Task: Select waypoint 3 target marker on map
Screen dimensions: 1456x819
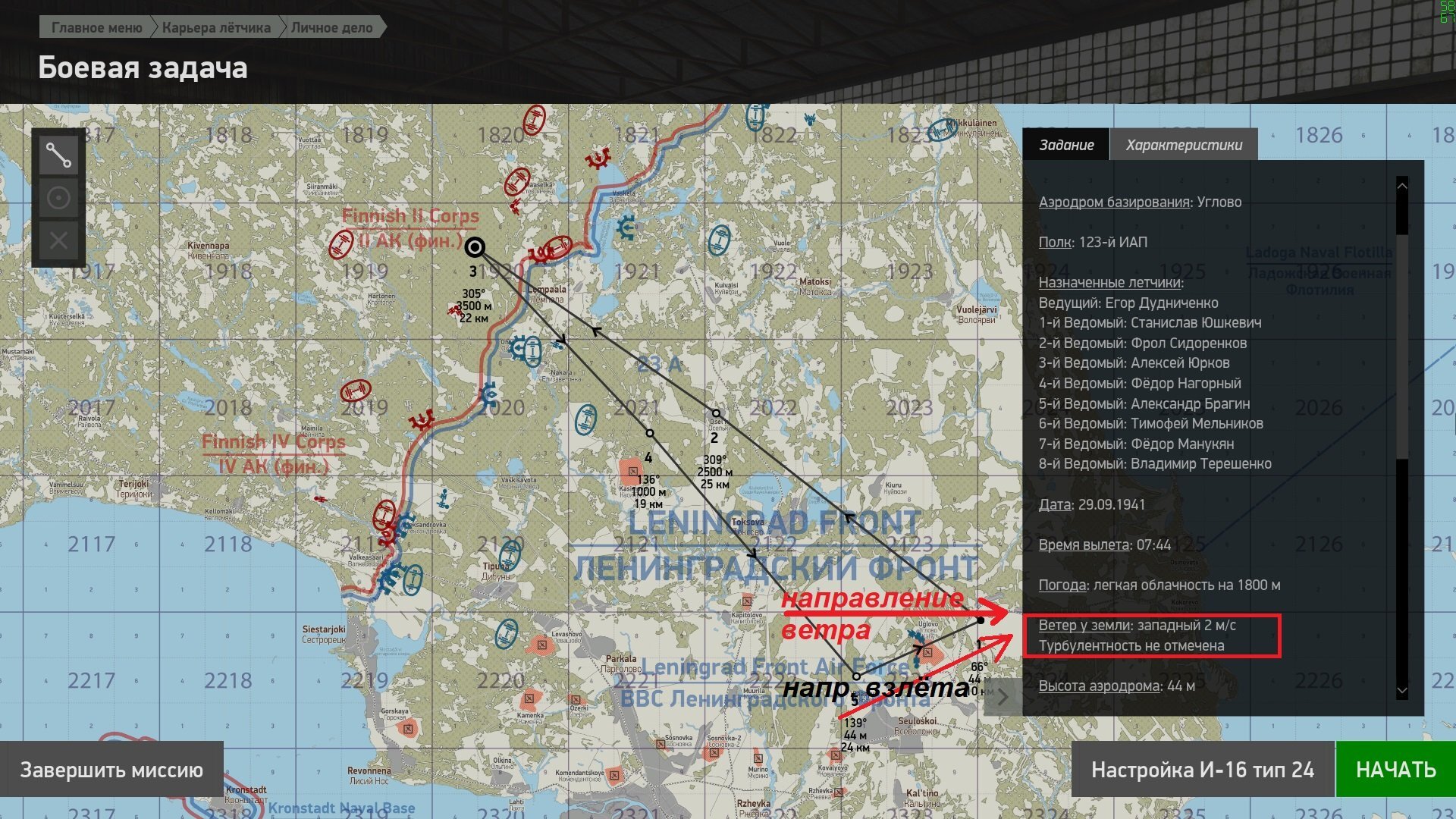Action: (475, 247)
